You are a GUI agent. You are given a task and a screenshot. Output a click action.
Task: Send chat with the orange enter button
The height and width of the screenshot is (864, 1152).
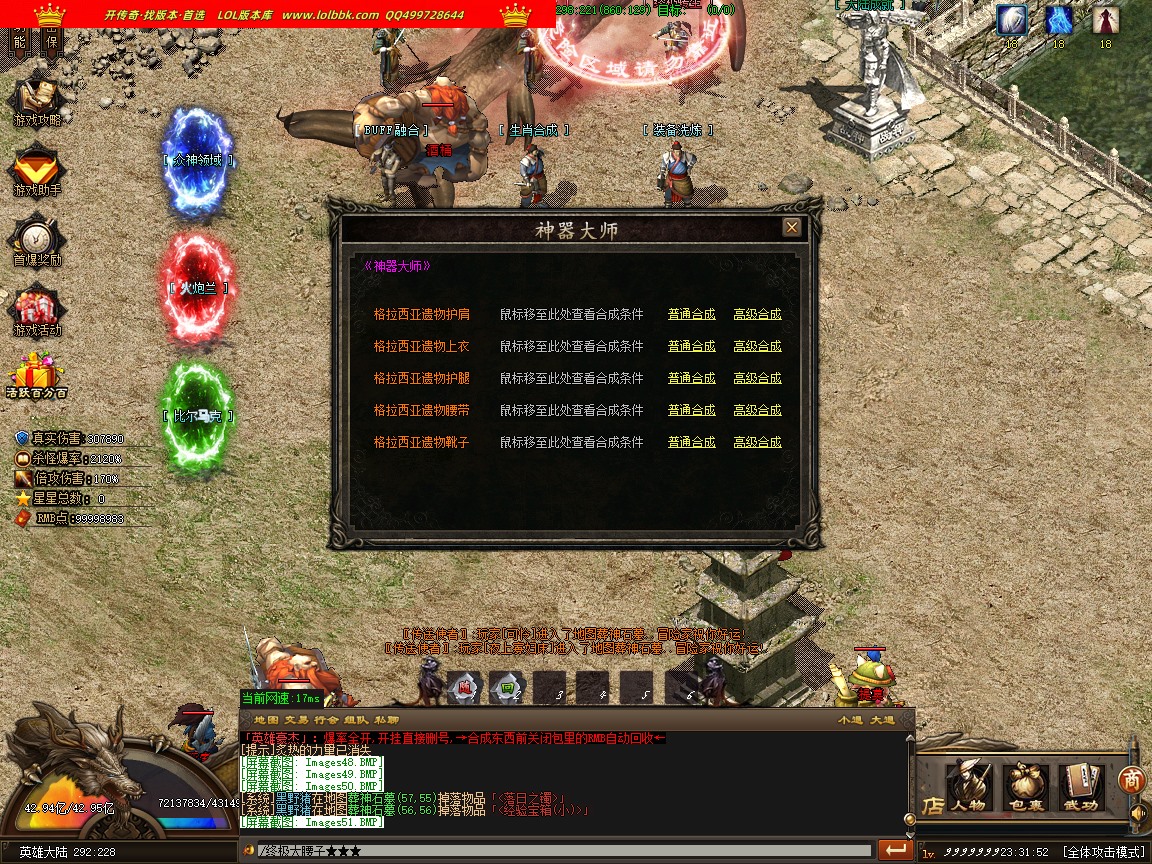(895, 850)
